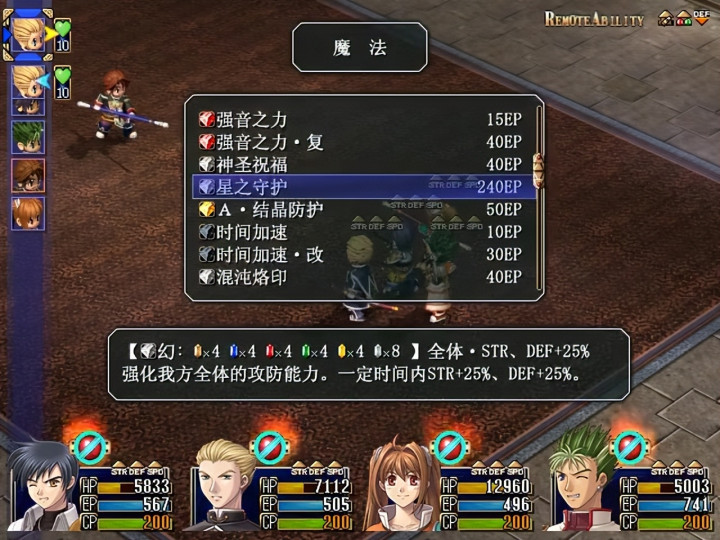Pick the A・结晶防护 spell
The image size is (720, 540).
tap(360, 210)
